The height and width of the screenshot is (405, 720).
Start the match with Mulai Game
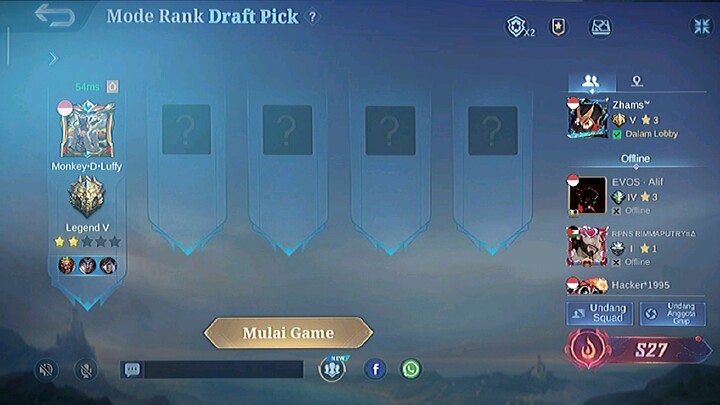pyautogui.click(x=288, y=333)
